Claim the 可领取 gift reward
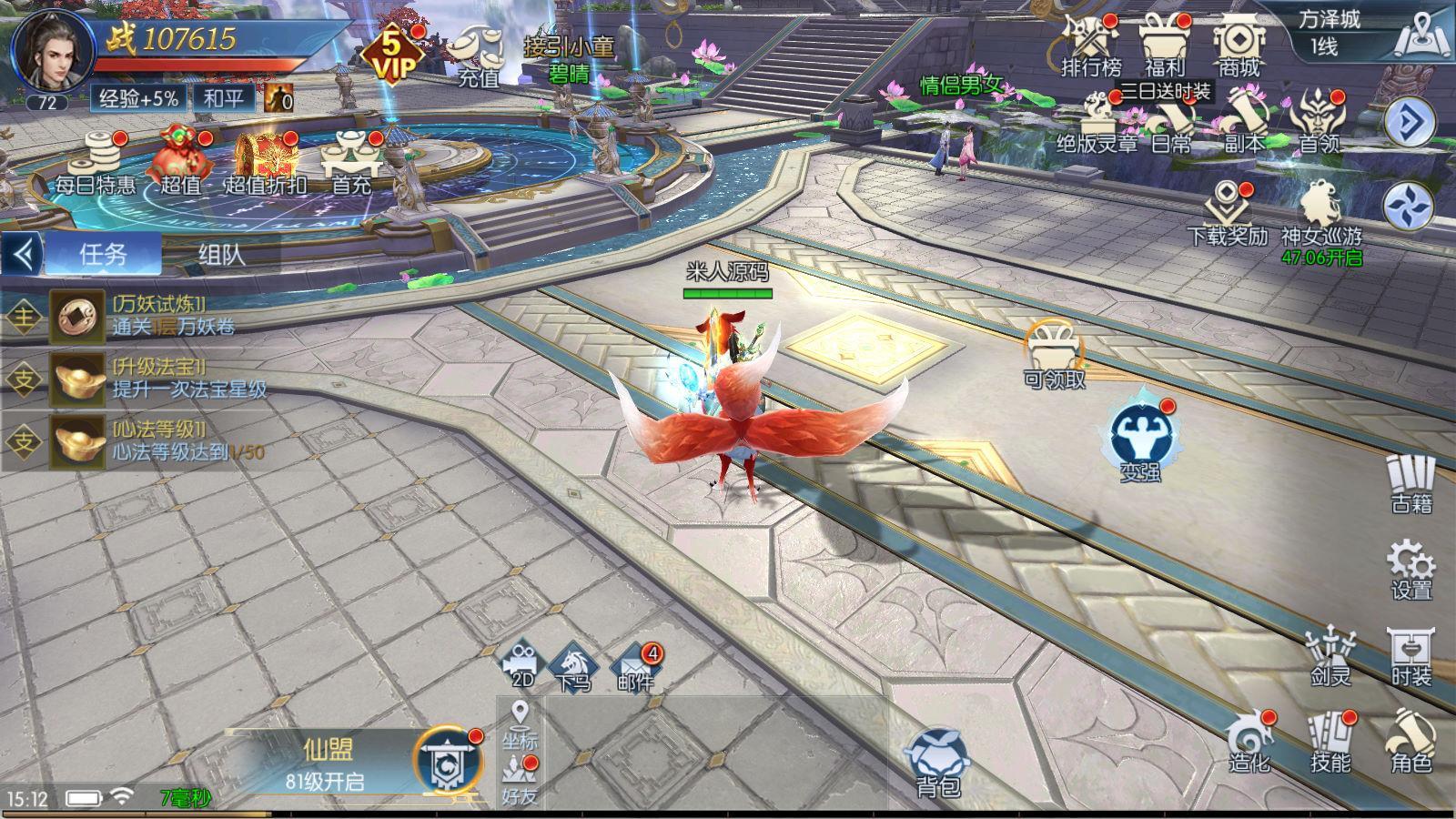 tap(1055, 355)
